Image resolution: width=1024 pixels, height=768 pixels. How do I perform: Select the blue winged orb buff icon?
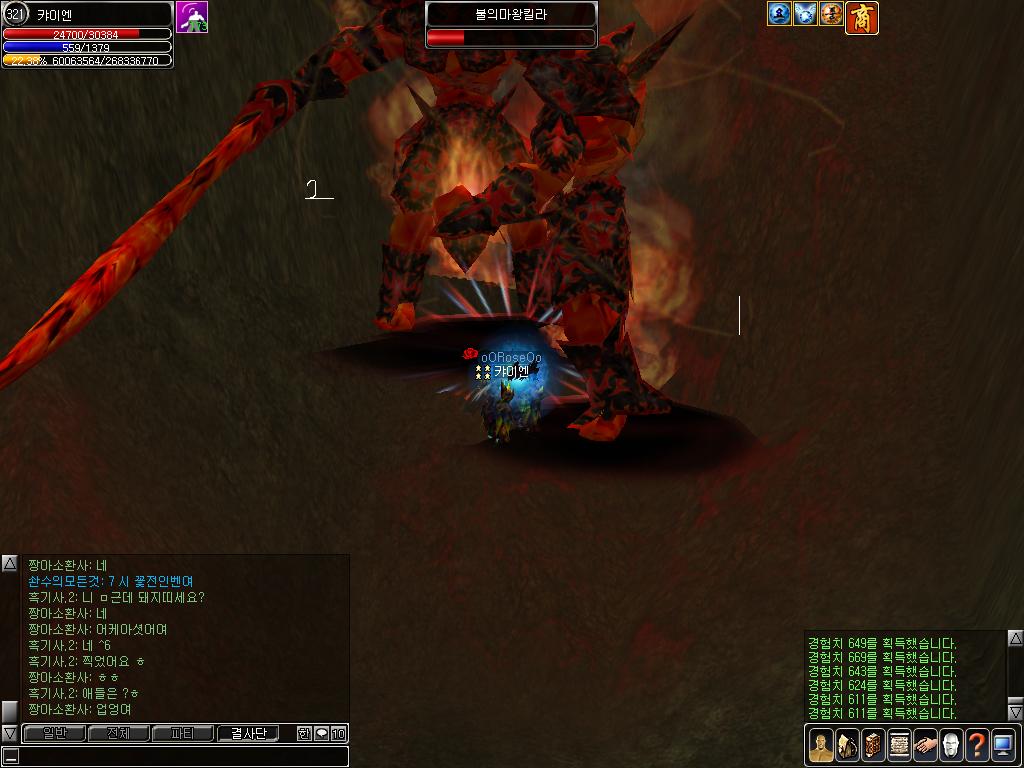point(805,14)
